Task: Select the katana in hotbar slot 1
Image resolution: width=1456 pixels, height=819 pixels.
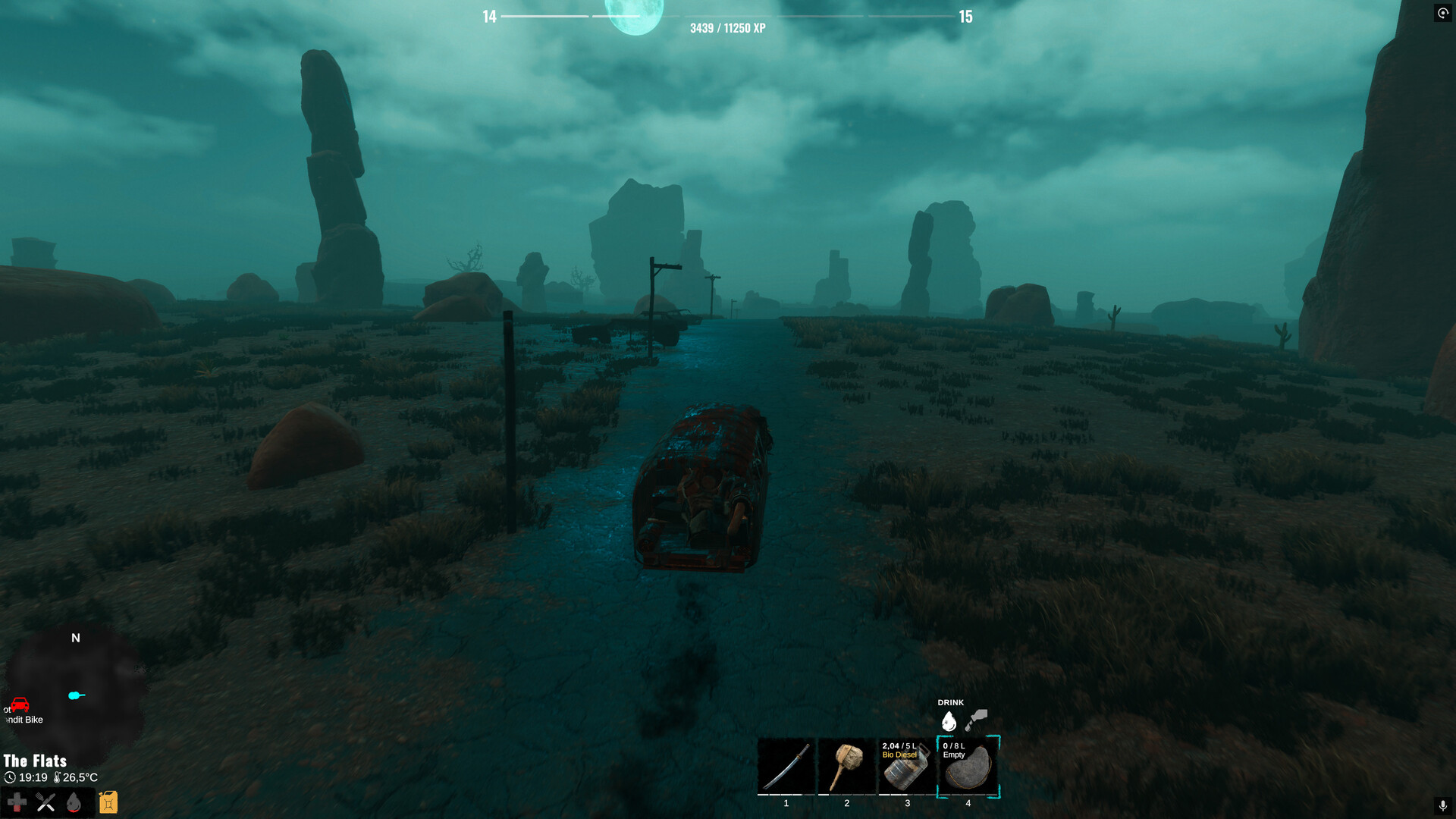Action: pos(786,767)
